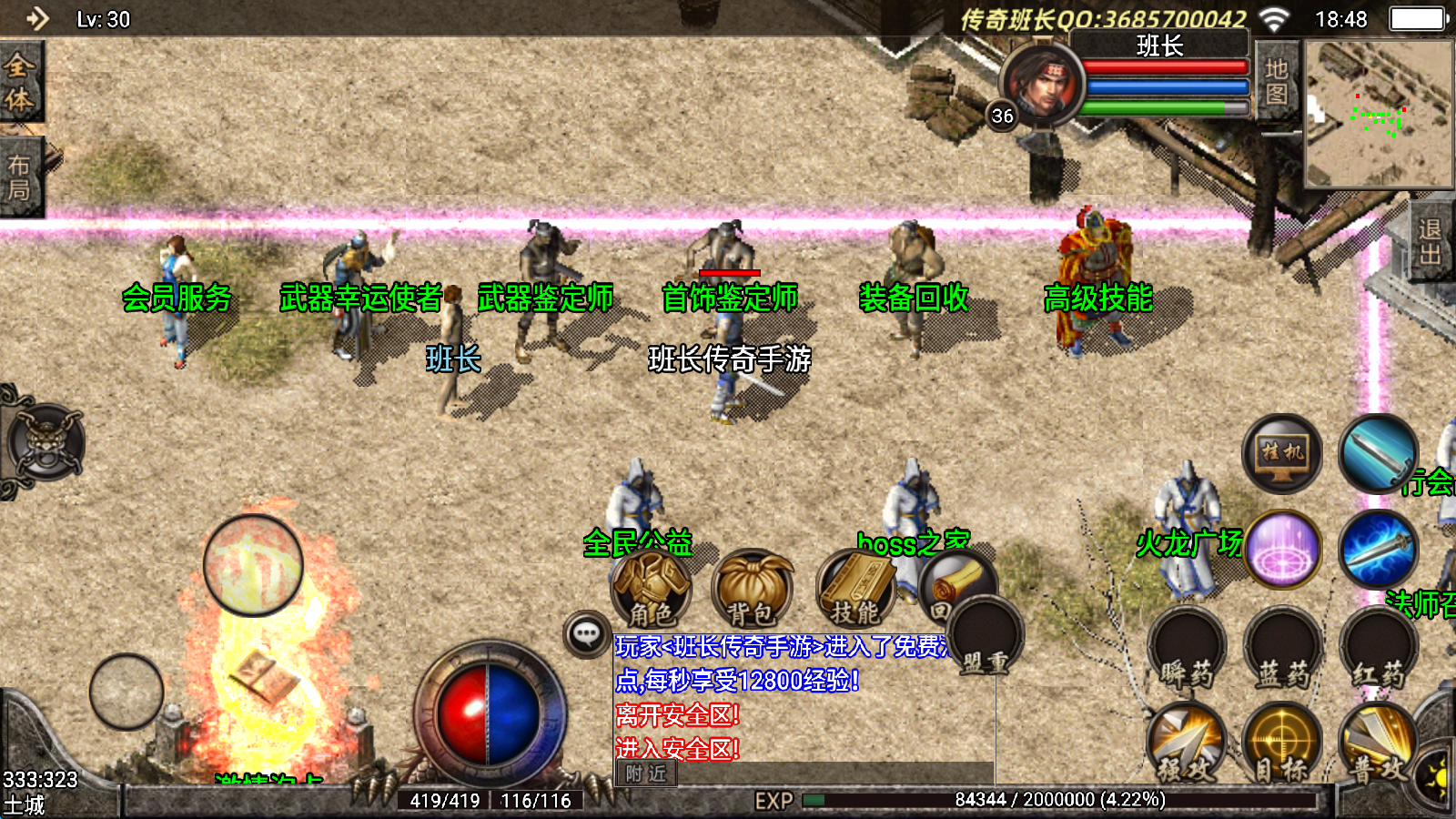Click the minimap in the corner
The image size is (1456, 819).
pyautogui.click(x=1378, y=114)
